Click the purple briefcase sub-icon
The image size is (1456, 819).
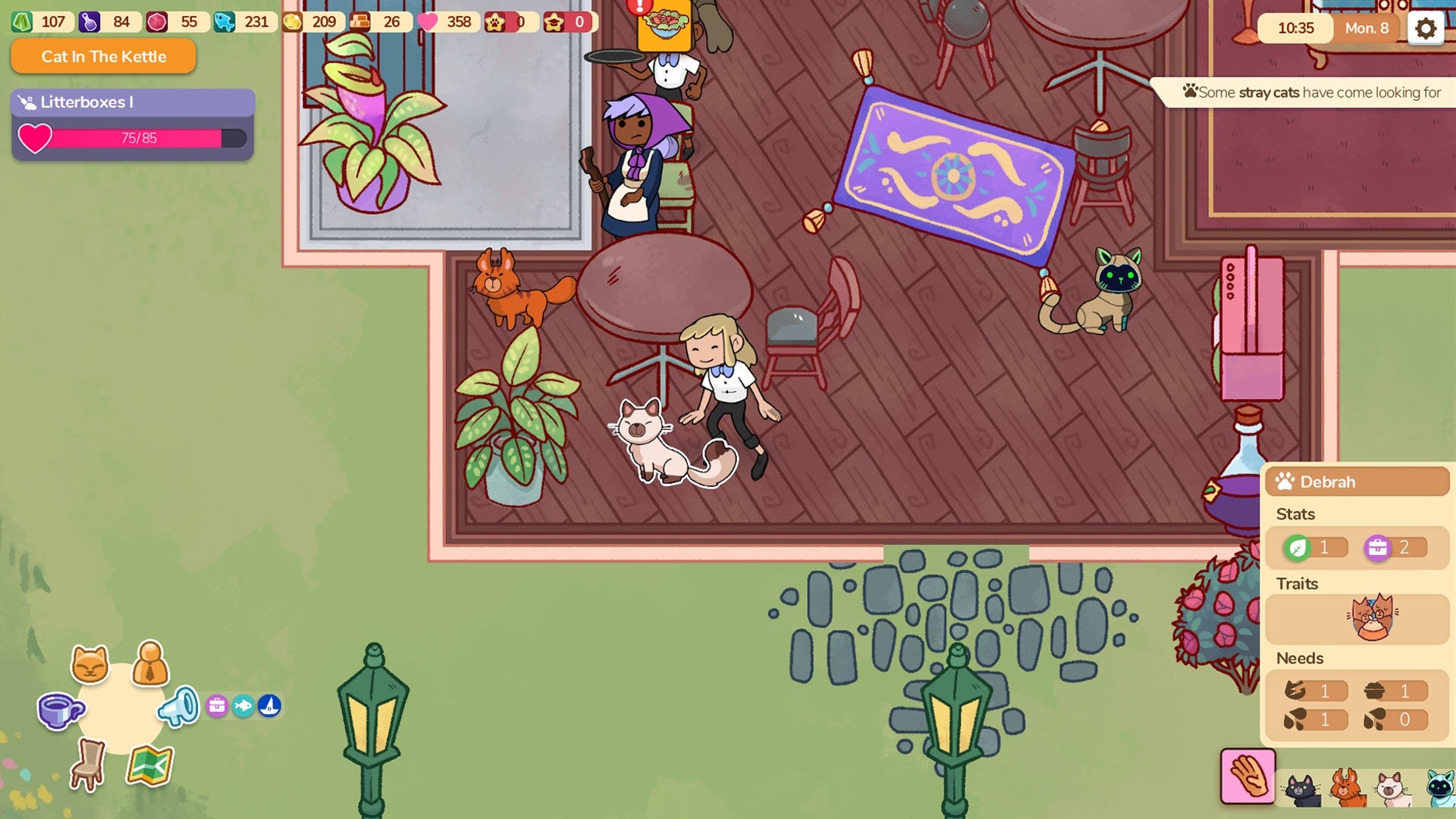[x=218, y=704]
